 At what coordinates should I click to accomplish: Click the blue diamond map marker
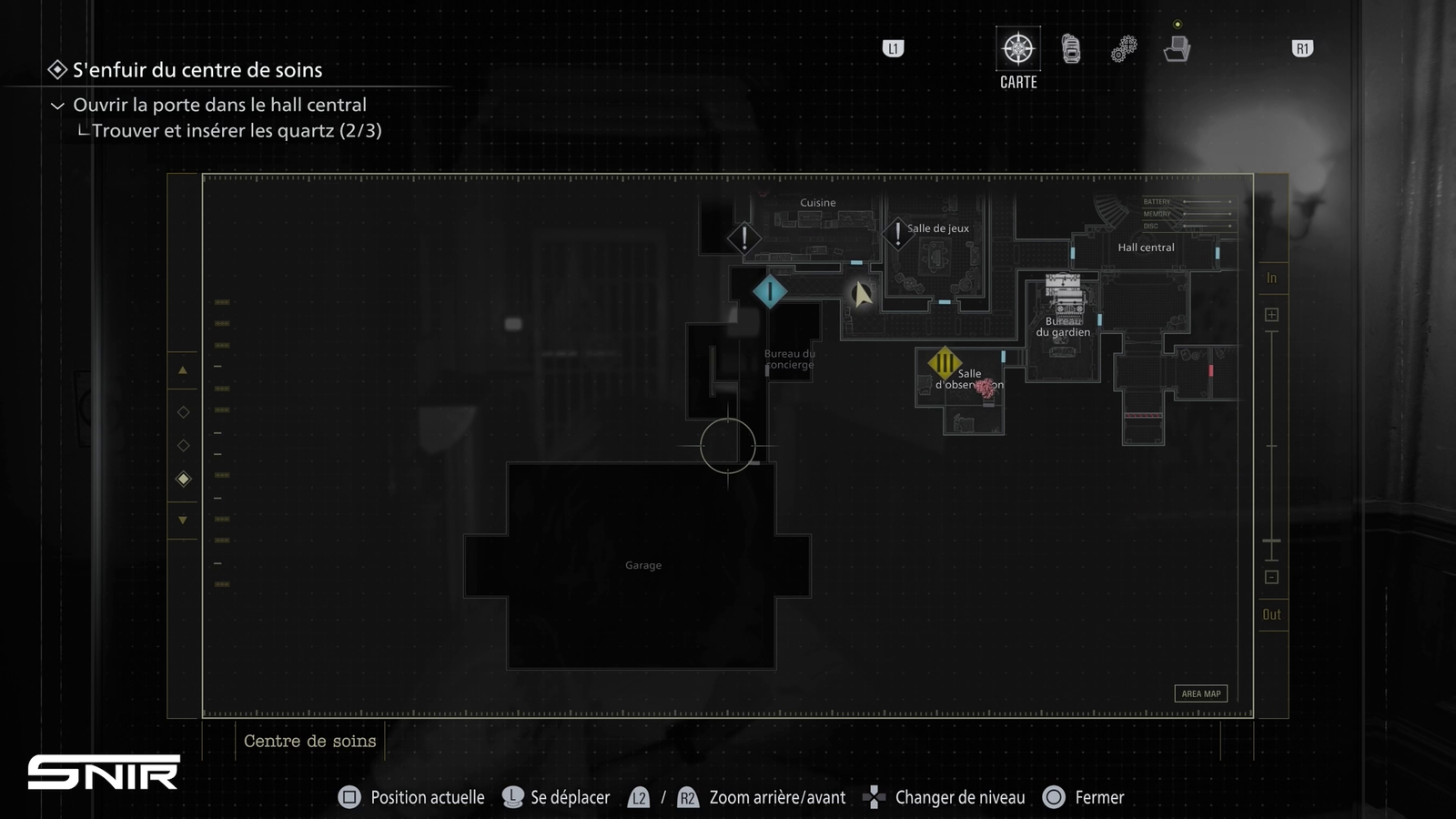[x=770, y=292]
